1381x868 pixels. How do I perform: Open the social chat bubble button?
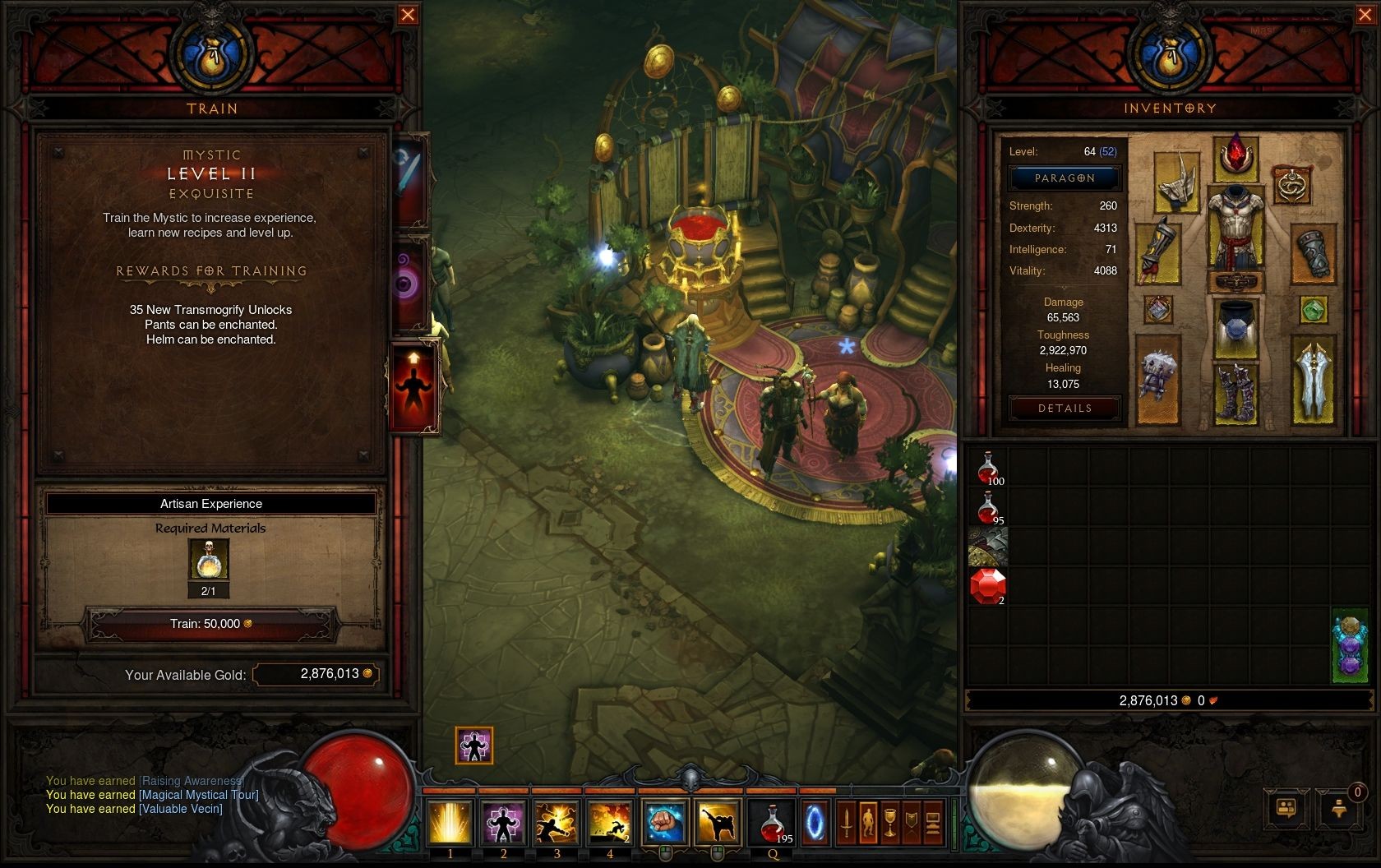click(1286, 808)
